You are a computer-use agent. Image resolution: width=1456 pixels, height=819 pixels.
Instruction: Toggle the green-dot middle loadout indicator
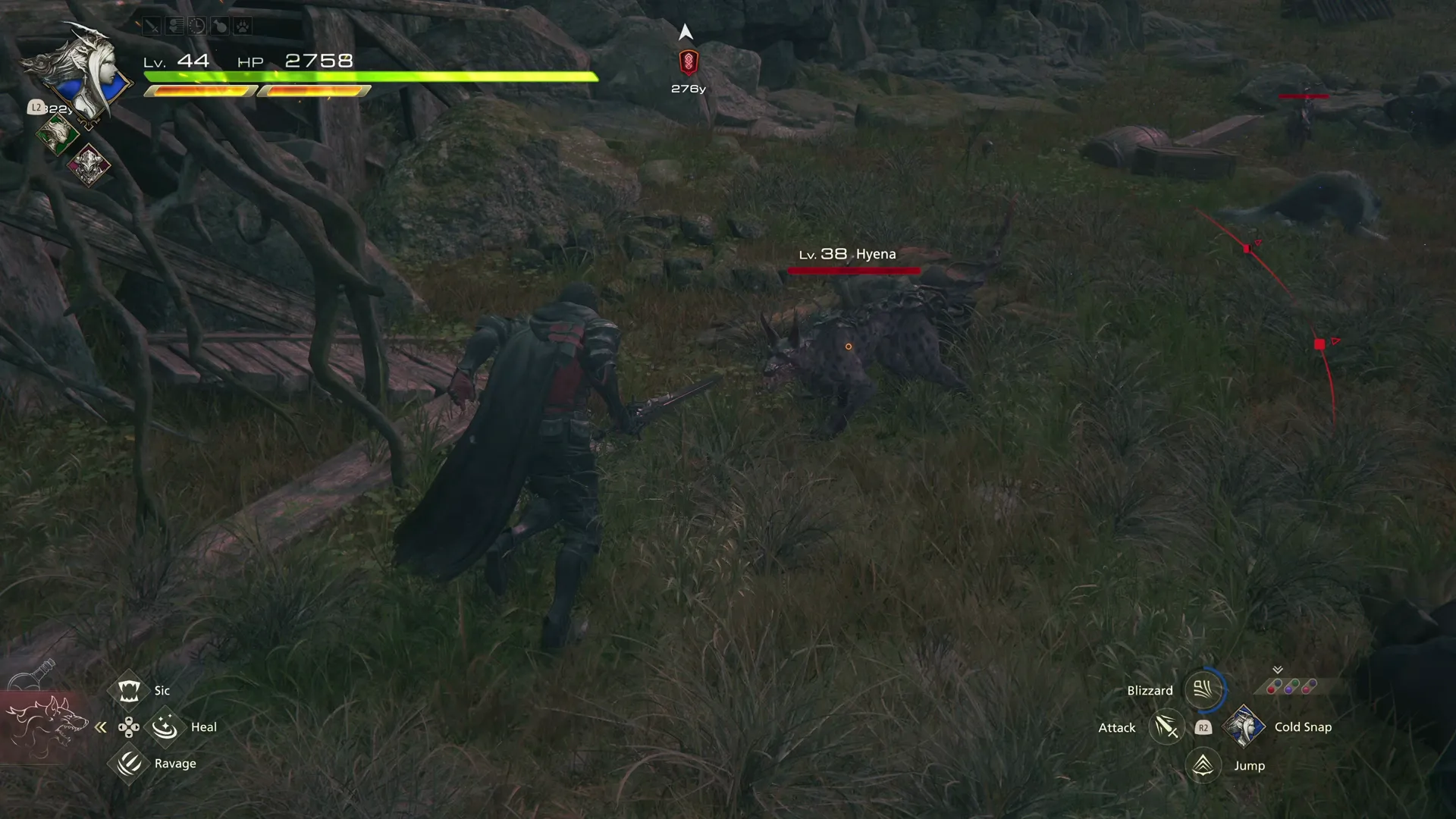(x=1292, y=685)
